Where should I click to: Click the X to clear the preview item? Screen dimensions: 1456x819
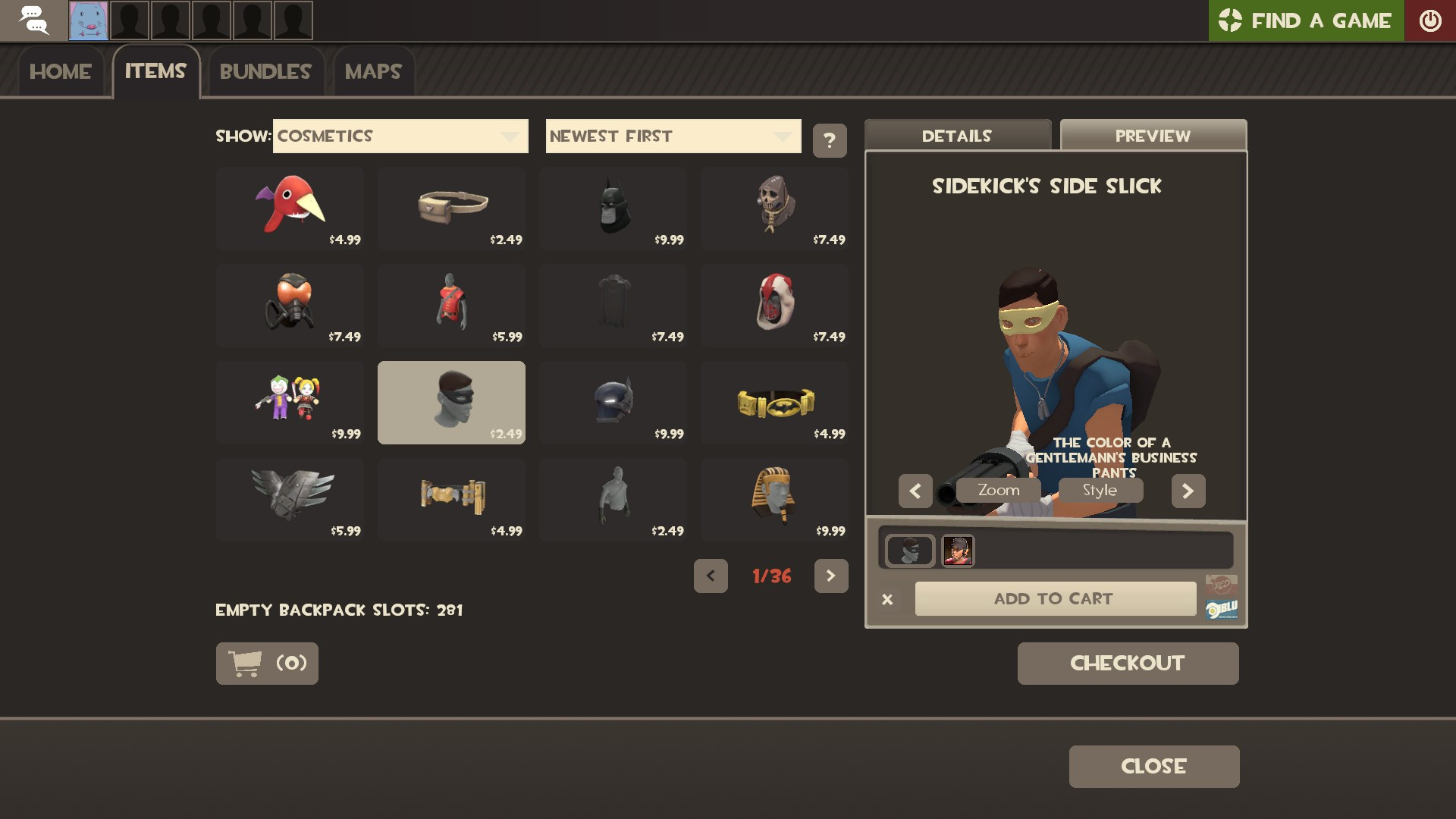click(887, 598)
